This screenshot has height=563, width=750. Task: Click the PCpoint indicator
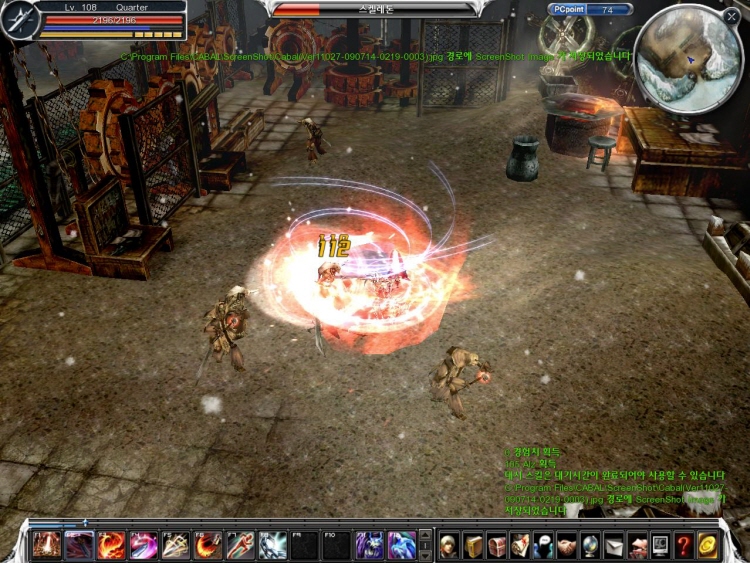click(590, 10)
